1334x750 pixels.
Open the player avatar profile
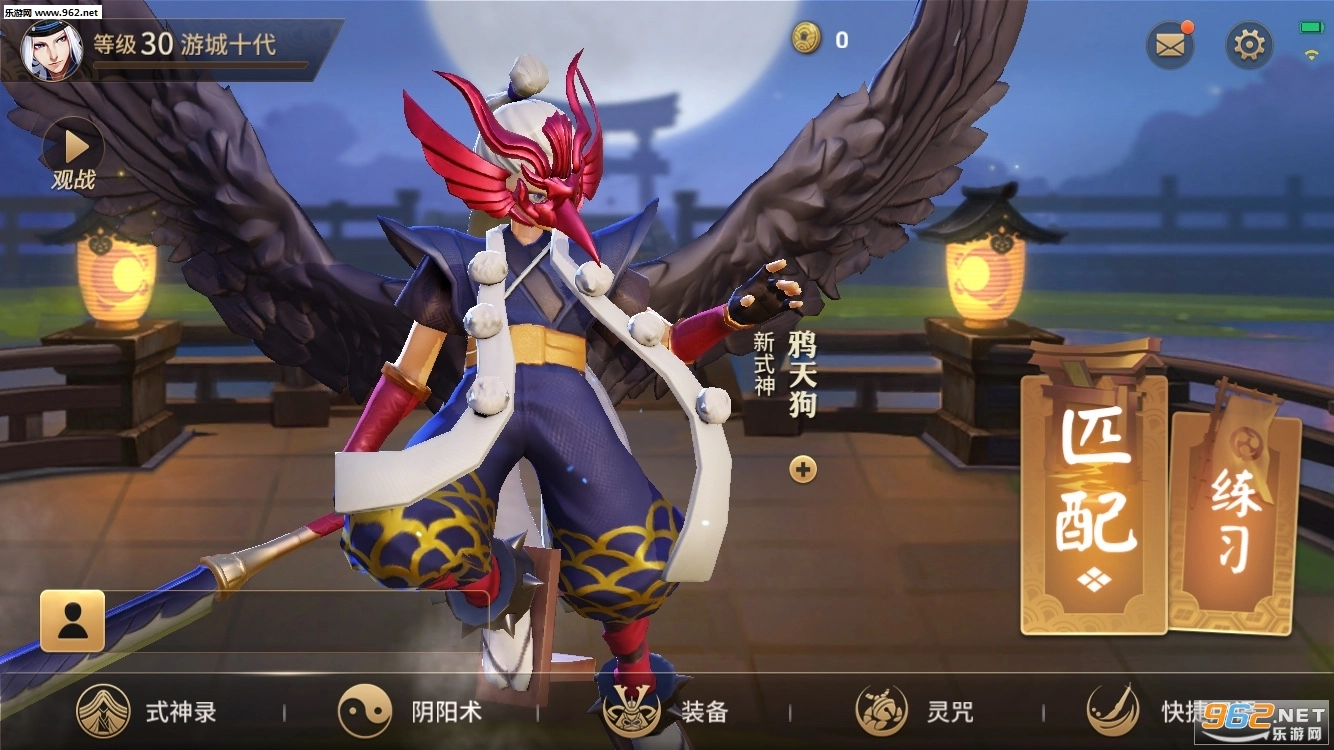point(51,50)
